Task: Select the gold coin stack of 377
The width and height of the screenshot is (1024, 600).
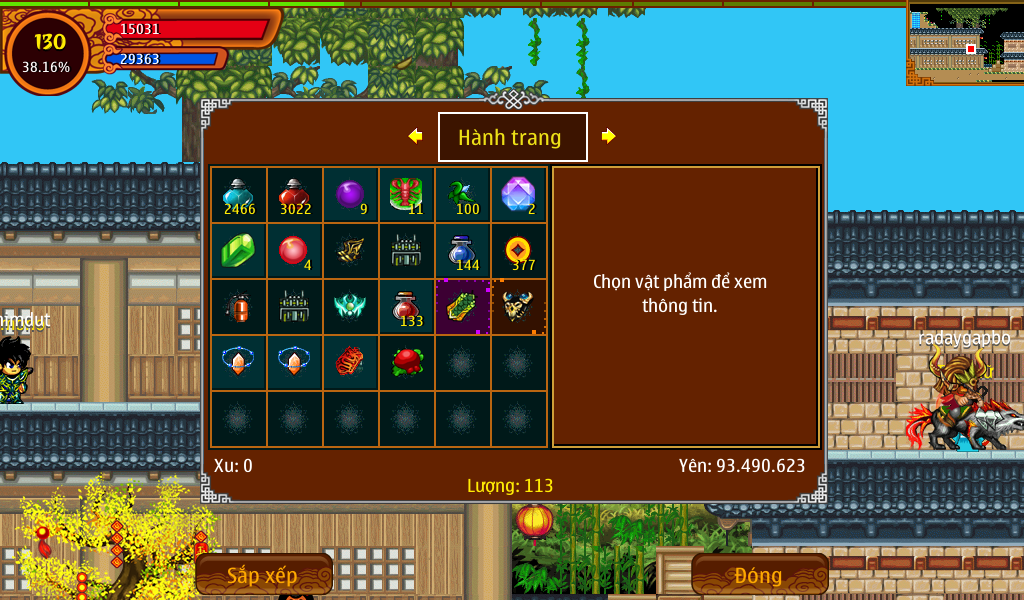Action: 518,251
